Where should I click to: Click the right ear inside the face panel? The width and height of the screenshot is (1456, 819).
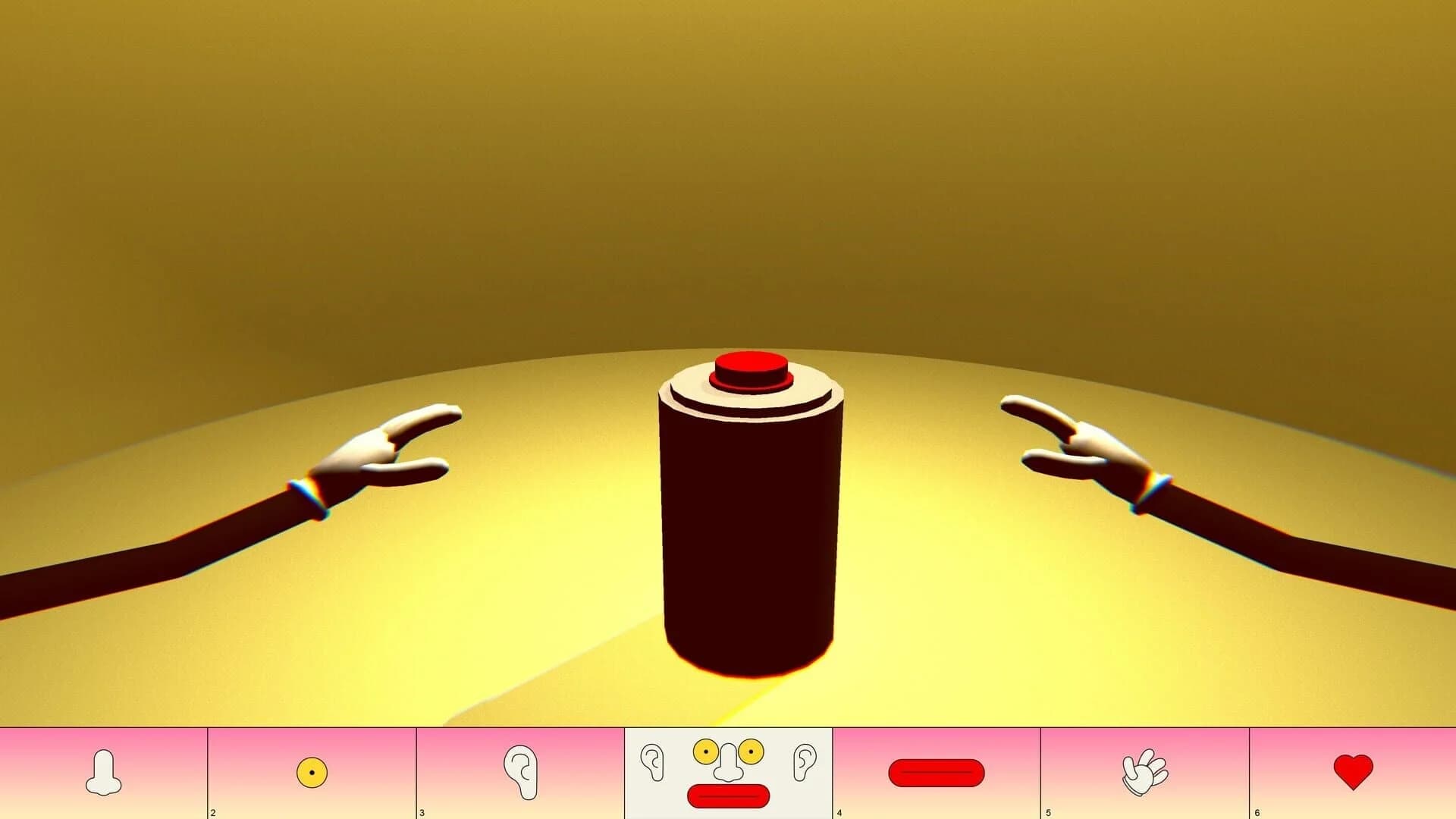coord(806,760)
